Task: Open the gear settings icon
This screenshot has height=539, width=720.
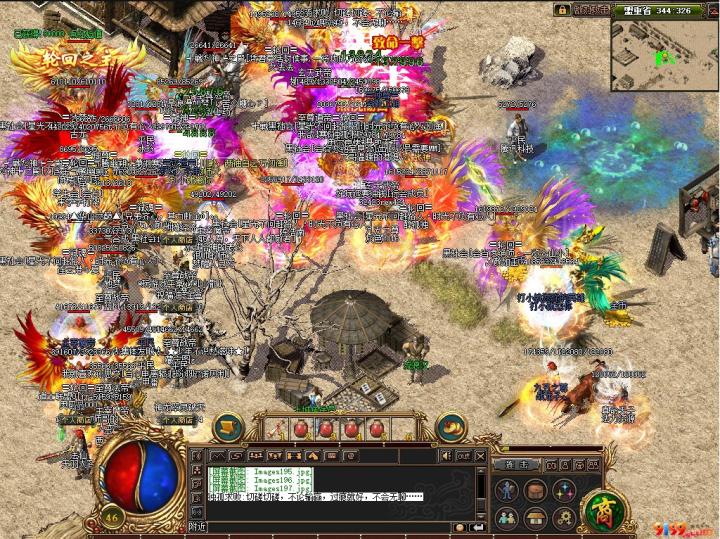Action: 563,517
